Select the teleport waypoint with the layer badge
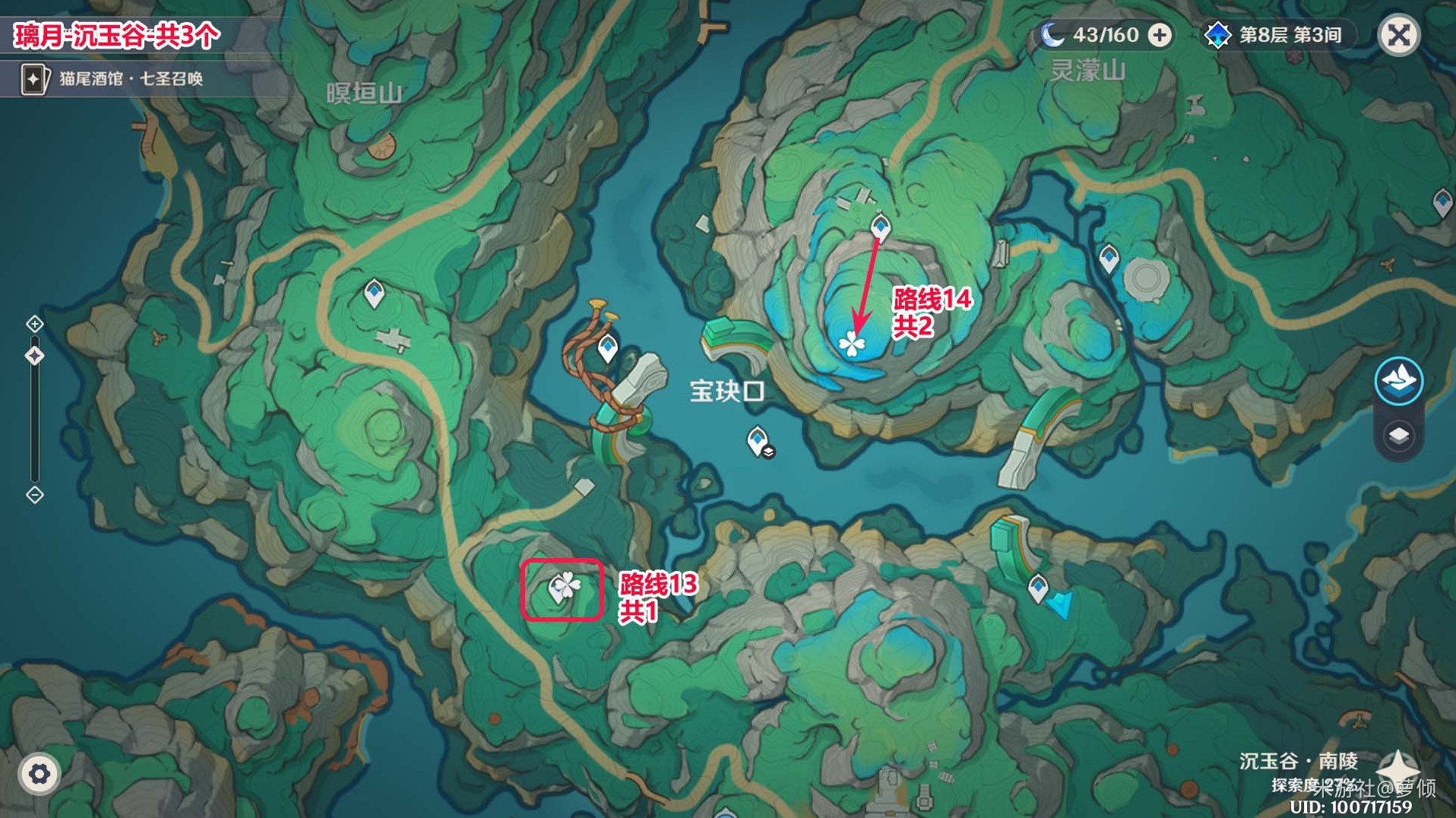Viewport: 1456px width, 818px height. click(758, 440)
